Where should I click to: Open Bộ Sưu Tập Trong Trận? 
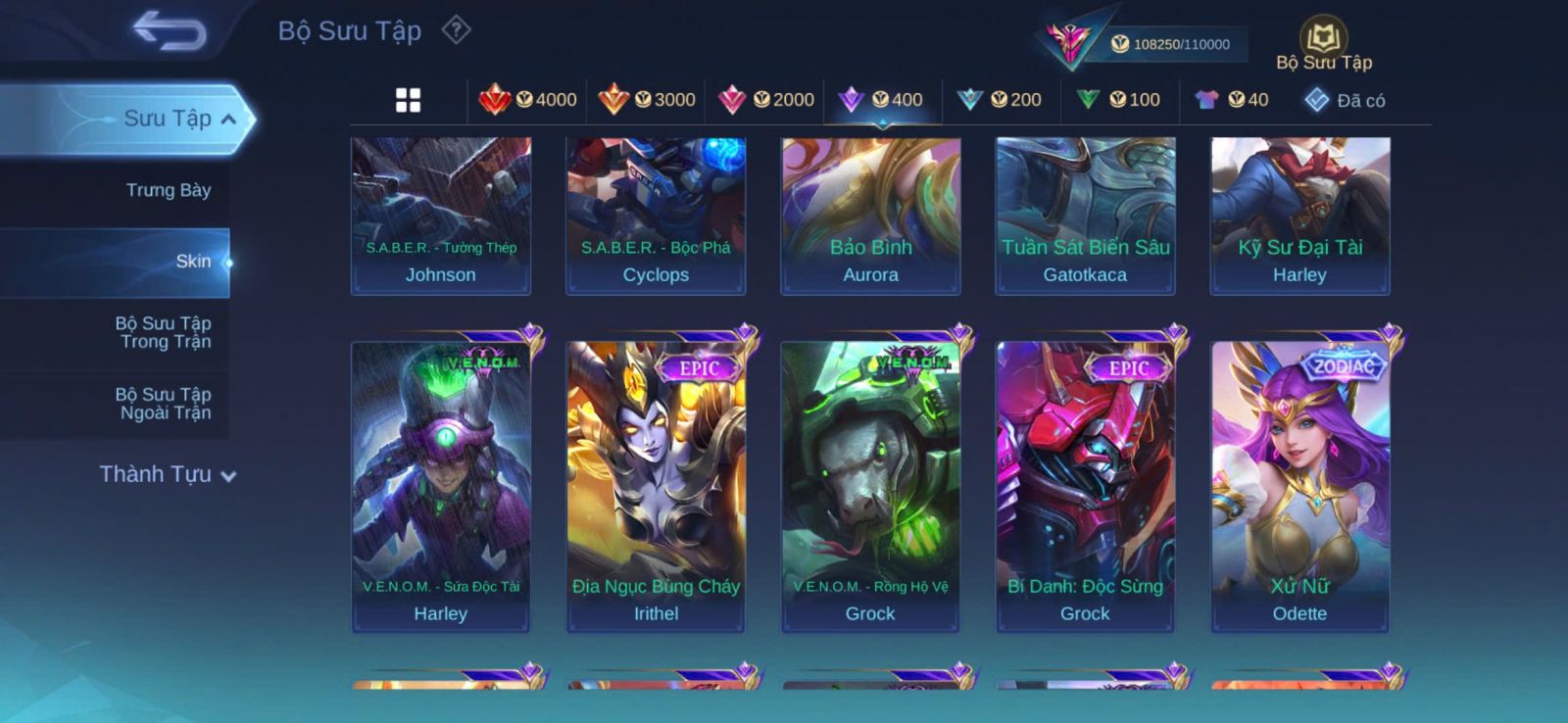(x=165, y=332)
